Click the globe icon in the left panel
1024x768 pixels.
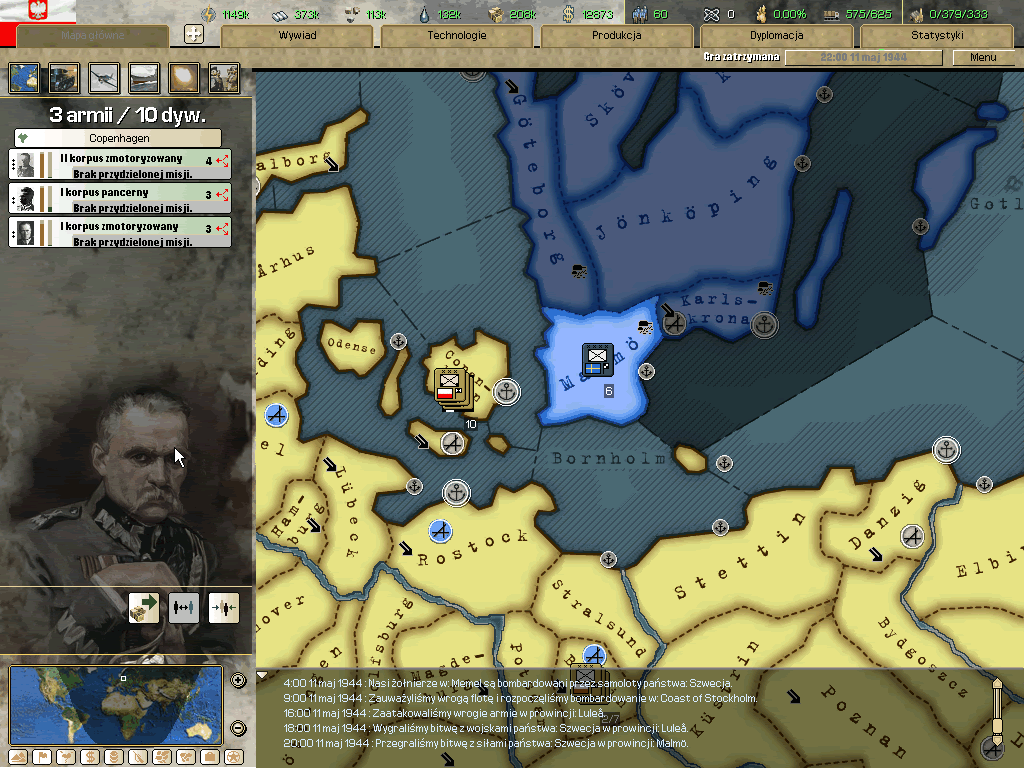pos(24,78)
